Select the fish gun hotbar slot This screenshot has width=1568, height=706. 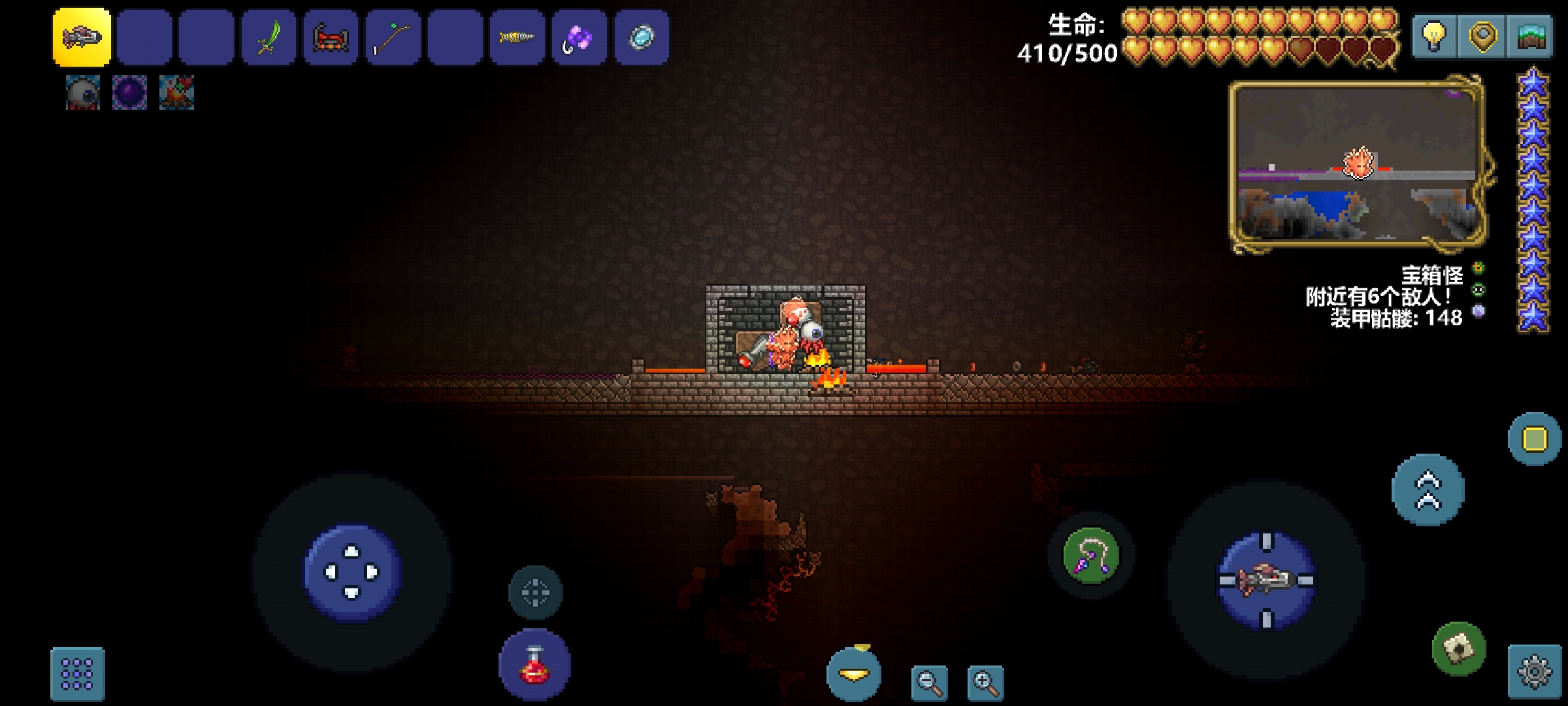82,37
